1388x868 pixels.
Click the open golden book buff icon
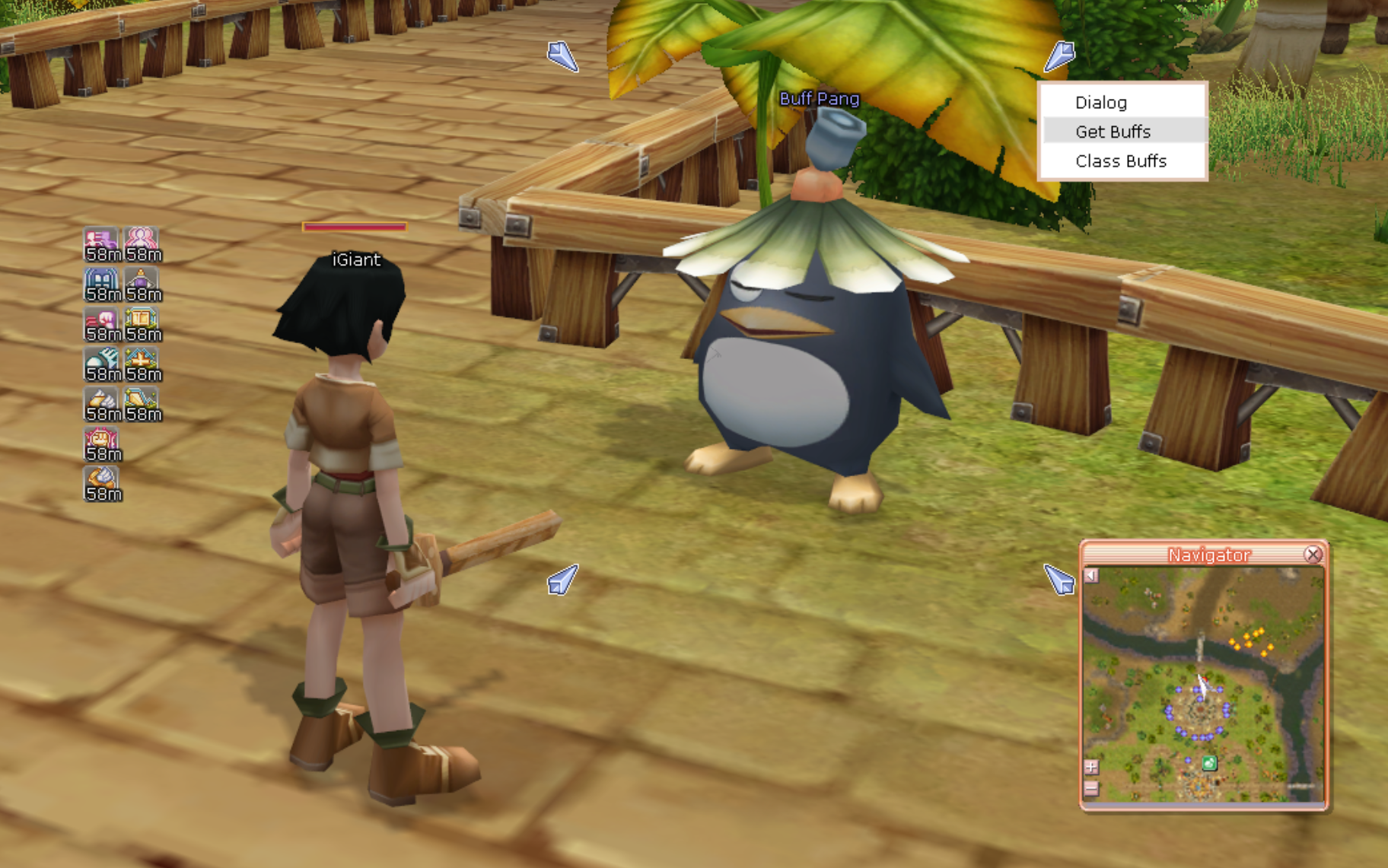(142, 321)
